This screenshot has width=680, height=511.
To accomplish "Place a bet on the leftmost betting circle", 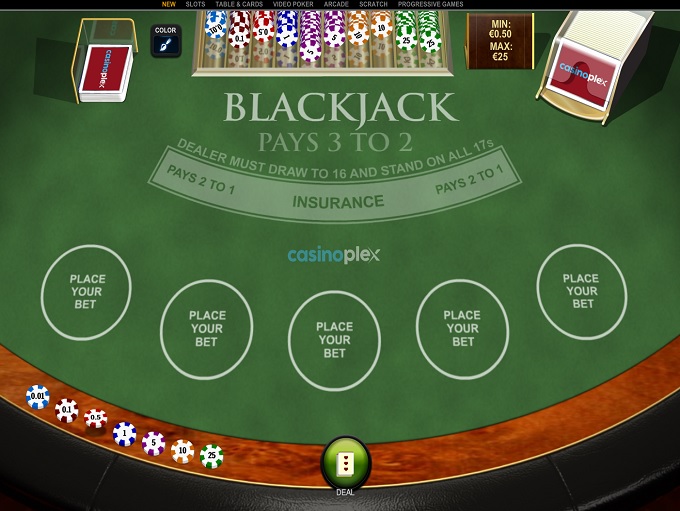I will coord(86,291).
